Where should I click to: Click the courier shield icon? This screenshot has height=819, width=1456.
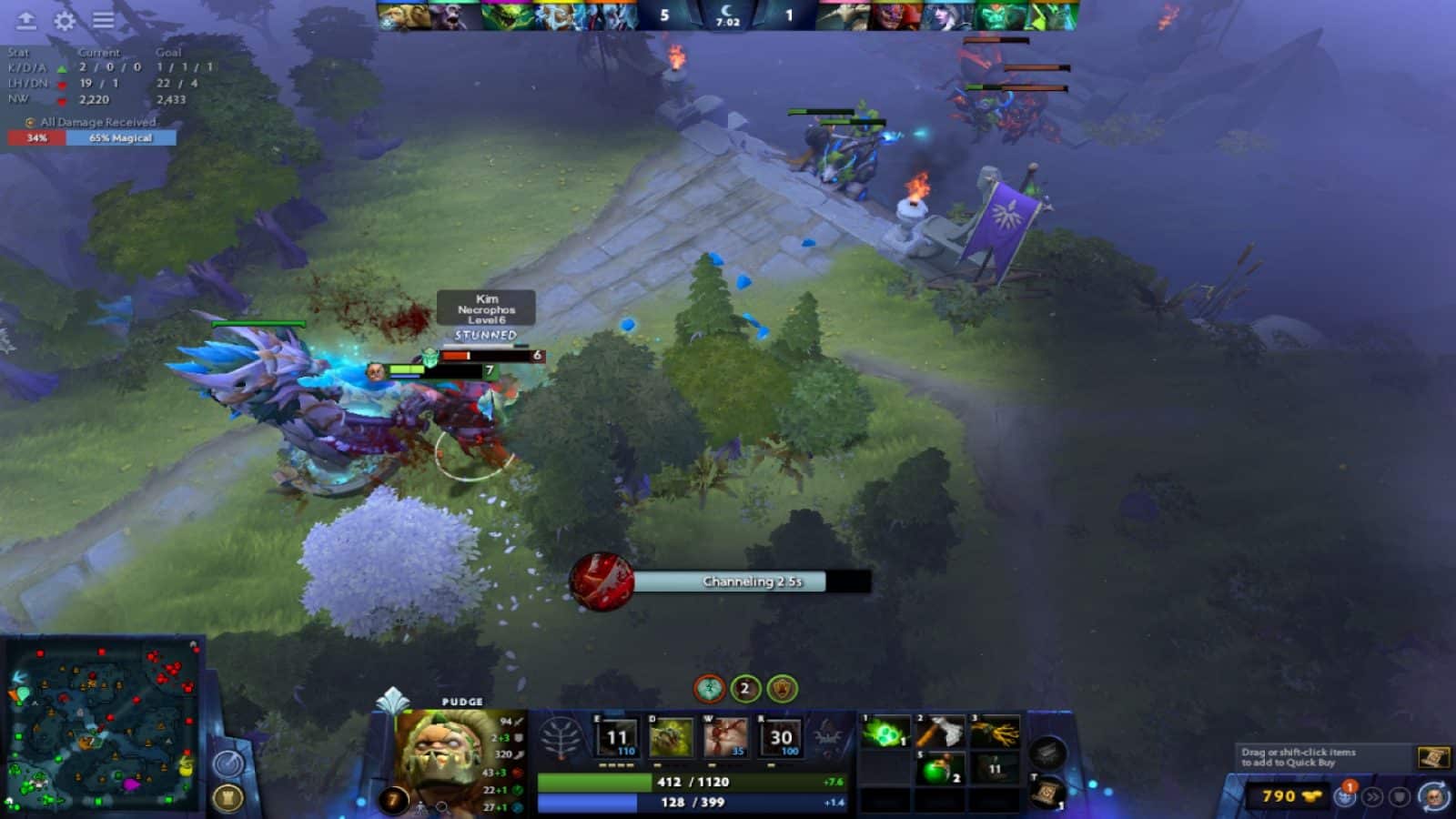pyautogui.click(x=1400, y=794)
